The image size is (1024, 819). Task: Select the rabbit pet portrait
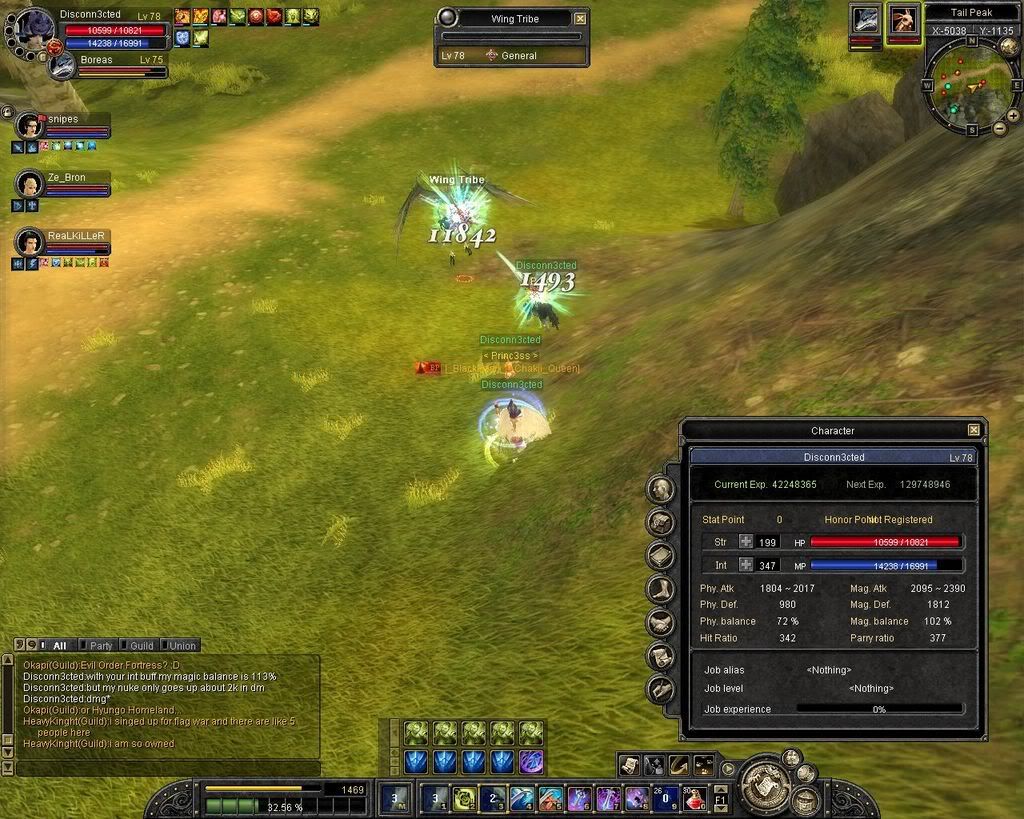click(904, 20)
